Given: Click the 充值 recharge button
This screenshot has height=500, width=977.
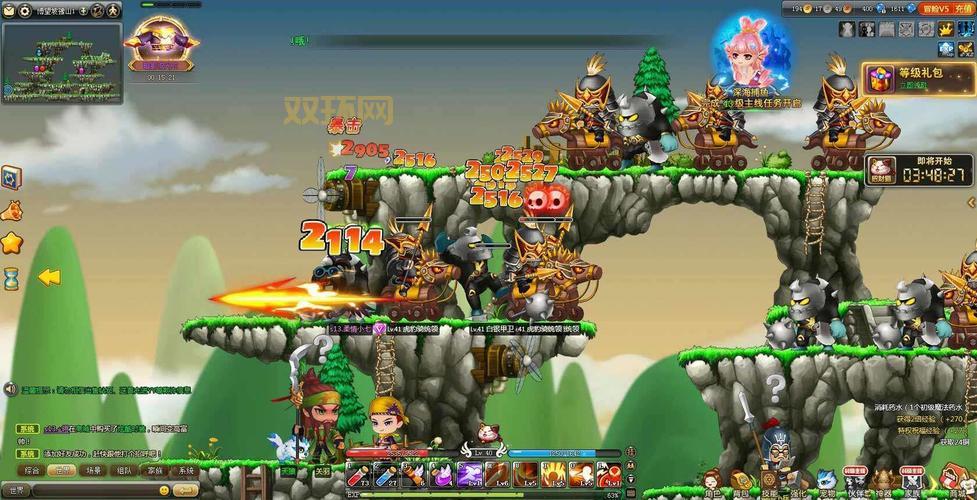Looking at the screenshot, I should [x=964, y=8].
